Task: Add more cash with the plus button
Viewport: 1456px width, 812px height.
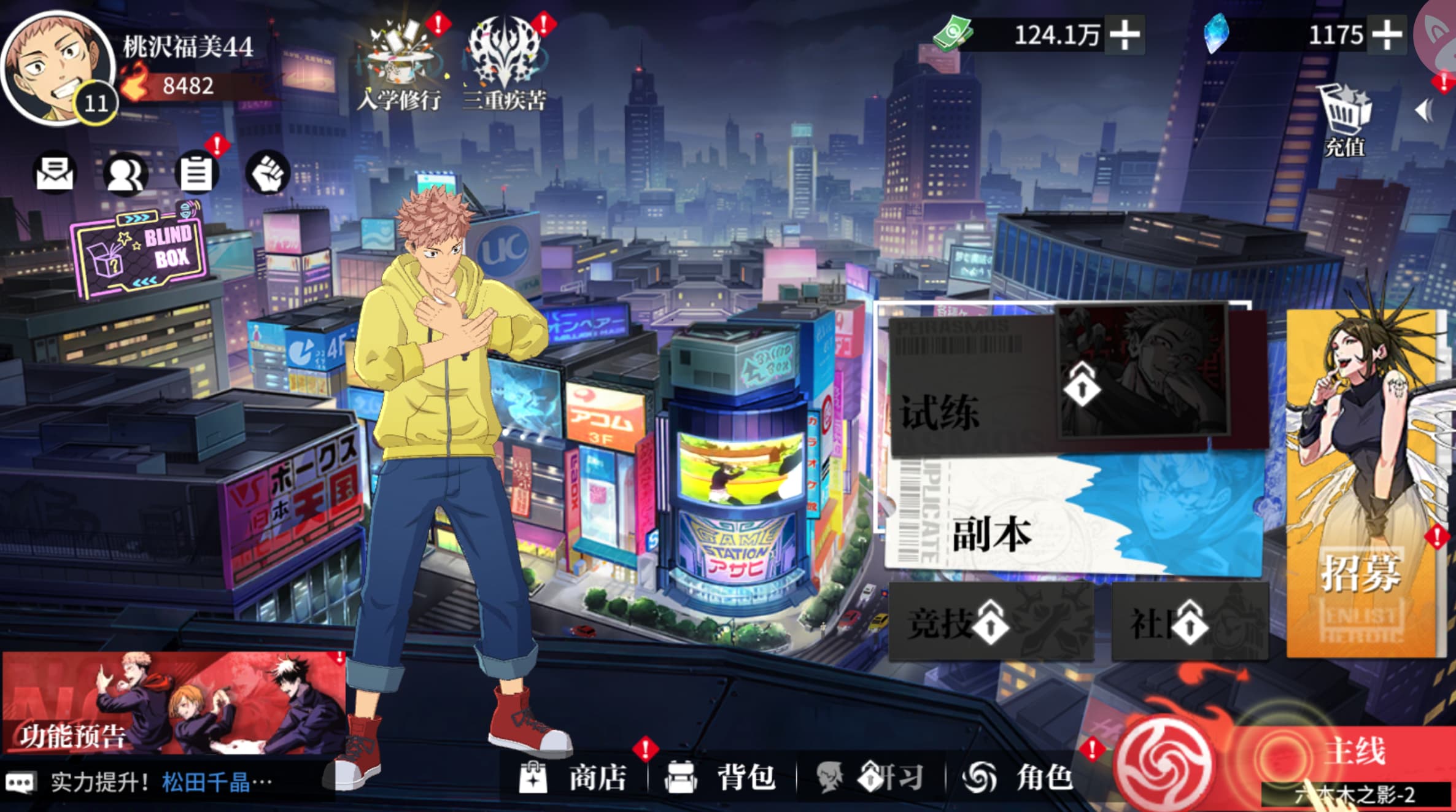Action: click(1125, 35)
